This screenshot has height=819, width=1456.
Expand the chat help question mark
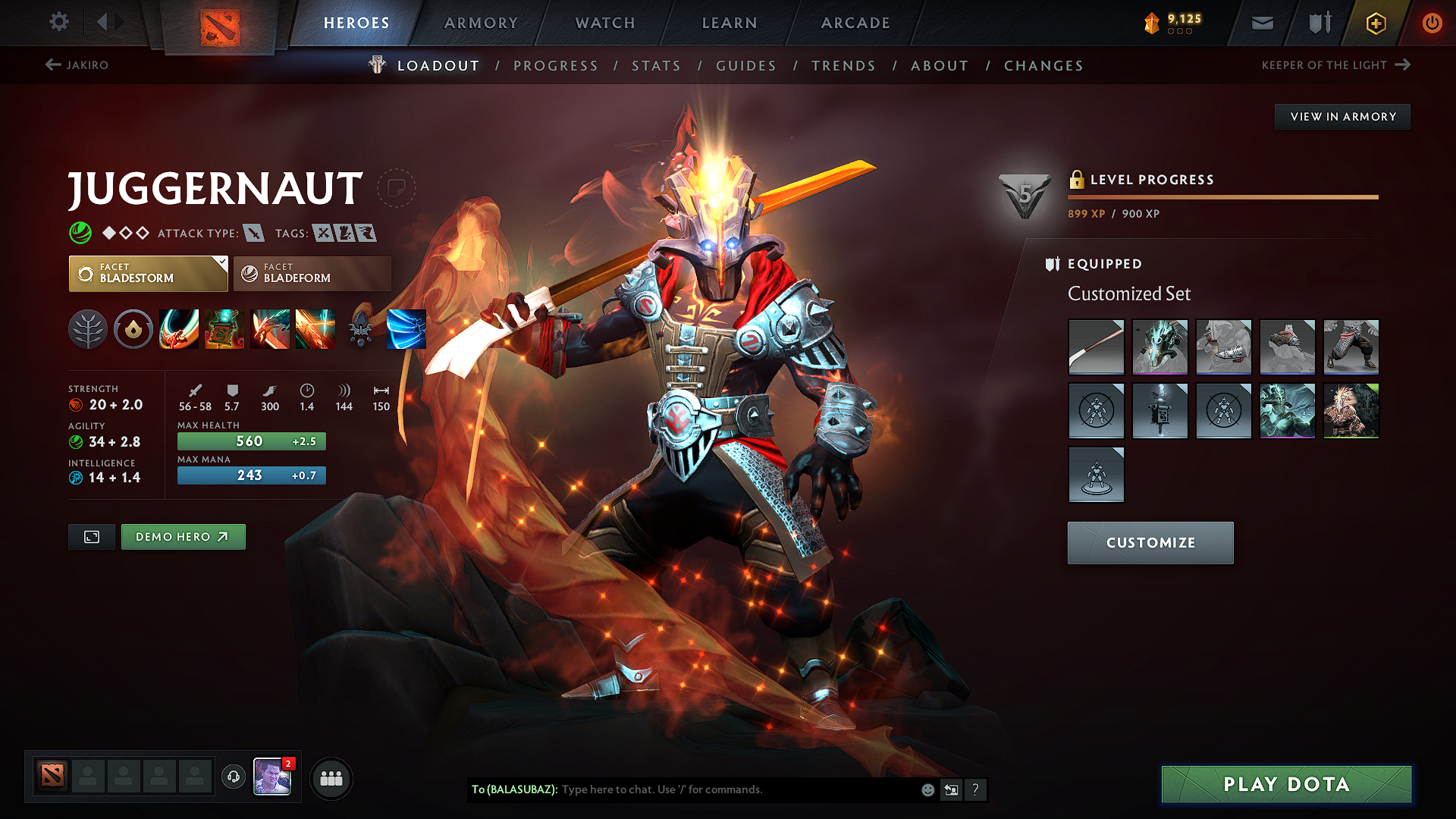pyautogui.click(x=976, y=789)
